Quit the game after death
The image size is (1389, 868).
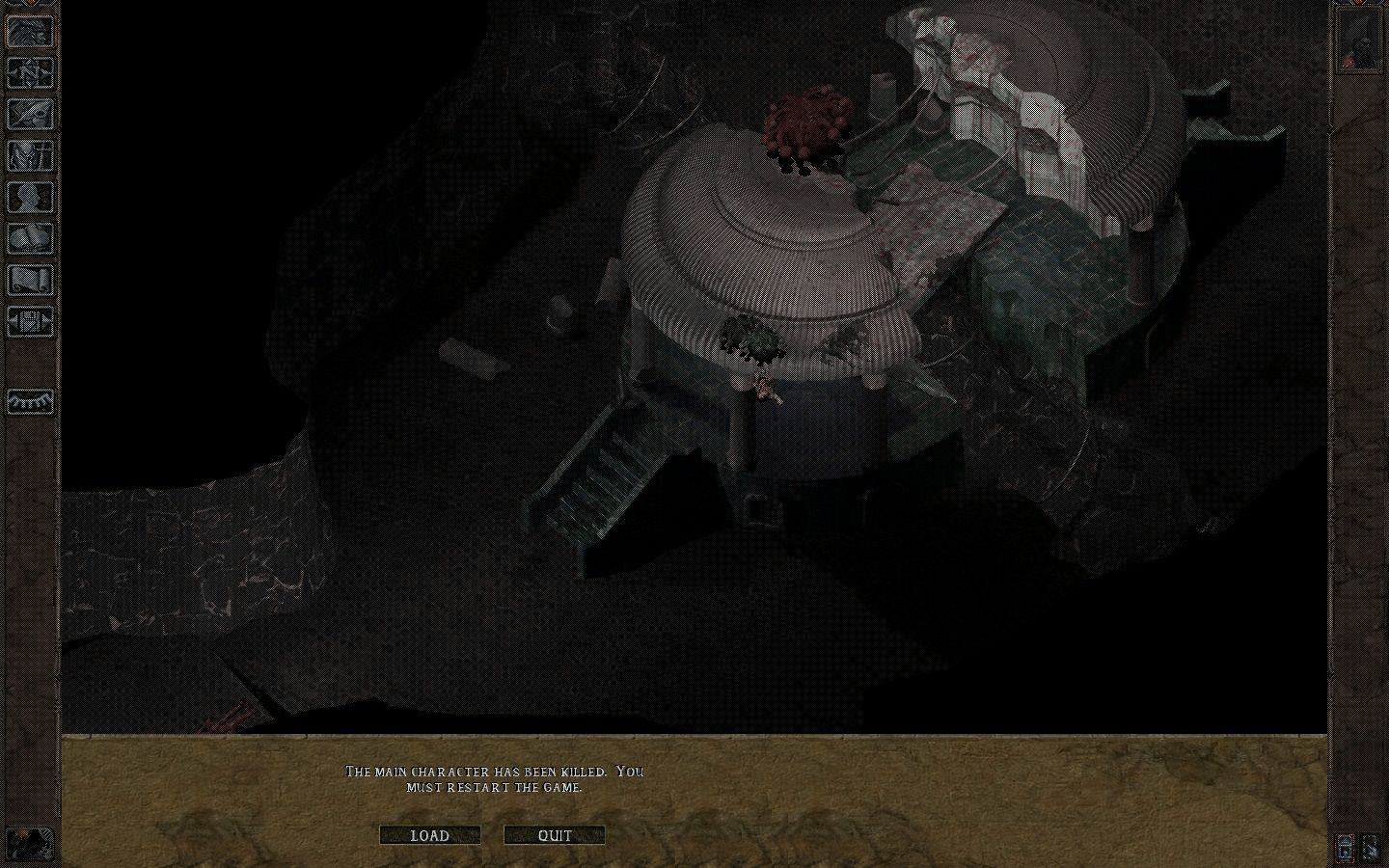pyautogui.click(x=553, y=835)
